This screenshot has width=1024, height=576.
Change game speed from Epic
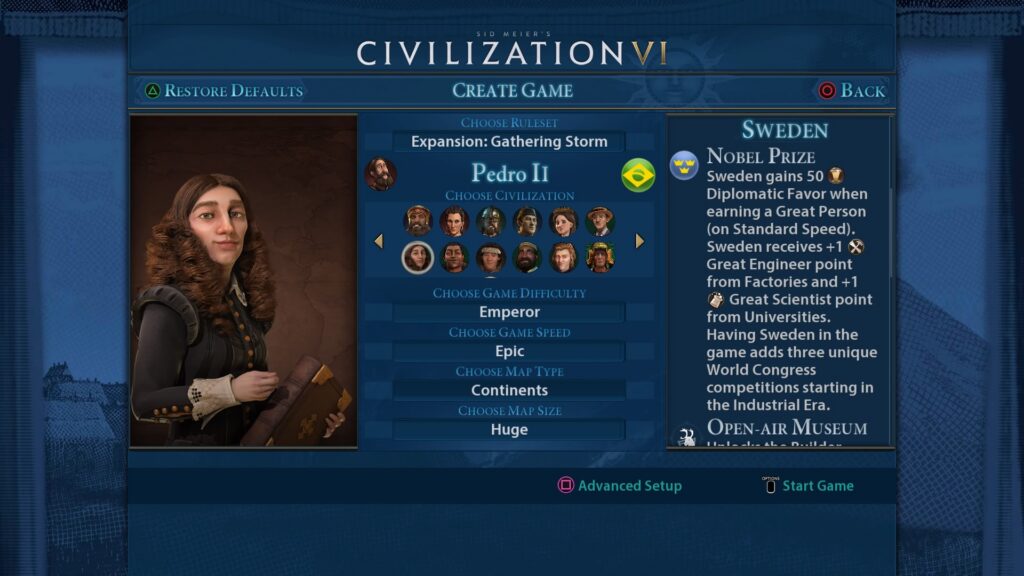[509, 351]
